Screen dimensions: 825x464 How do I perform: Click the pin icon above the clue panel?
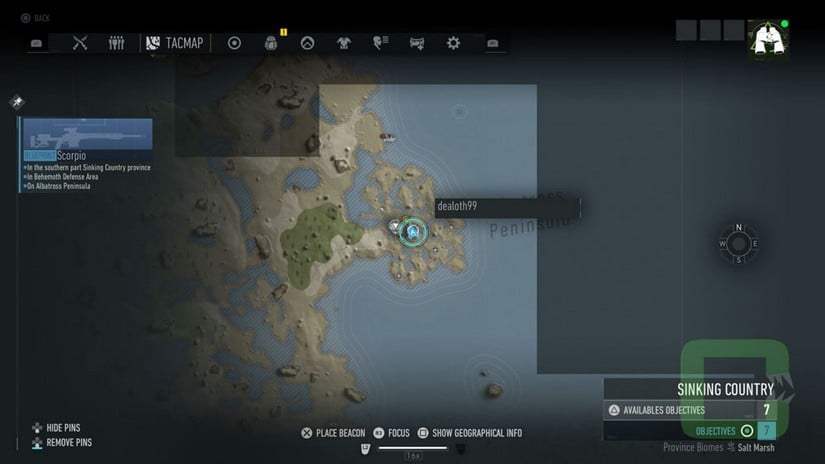coord(17,102)
